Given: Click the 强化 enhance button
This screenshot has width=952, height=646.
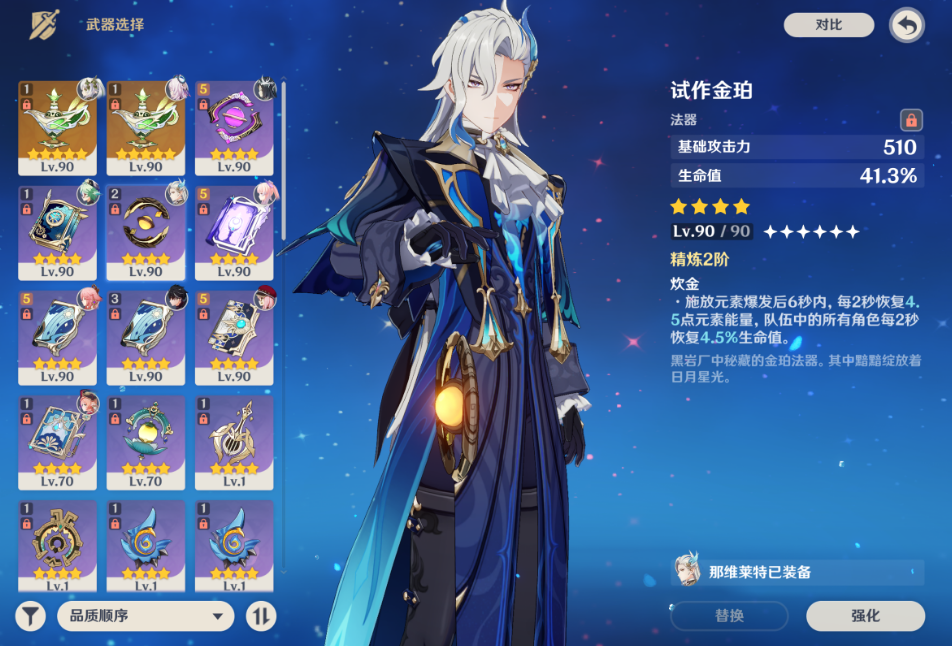Looking at the screenshot, I should [x=865, y=616].
